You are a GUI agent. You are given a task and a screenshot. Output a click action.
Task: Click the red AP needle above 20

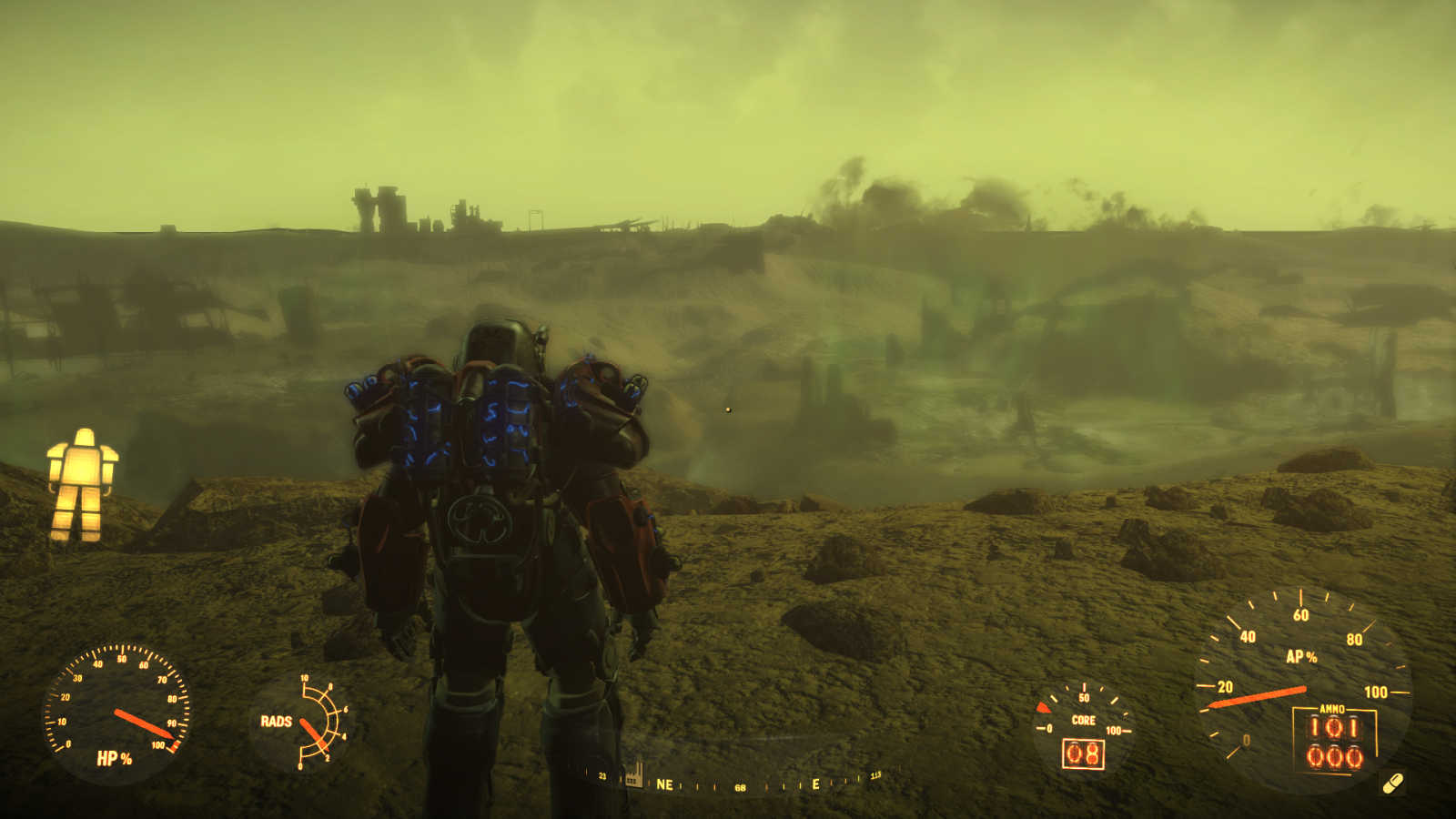coord(1256,699)
